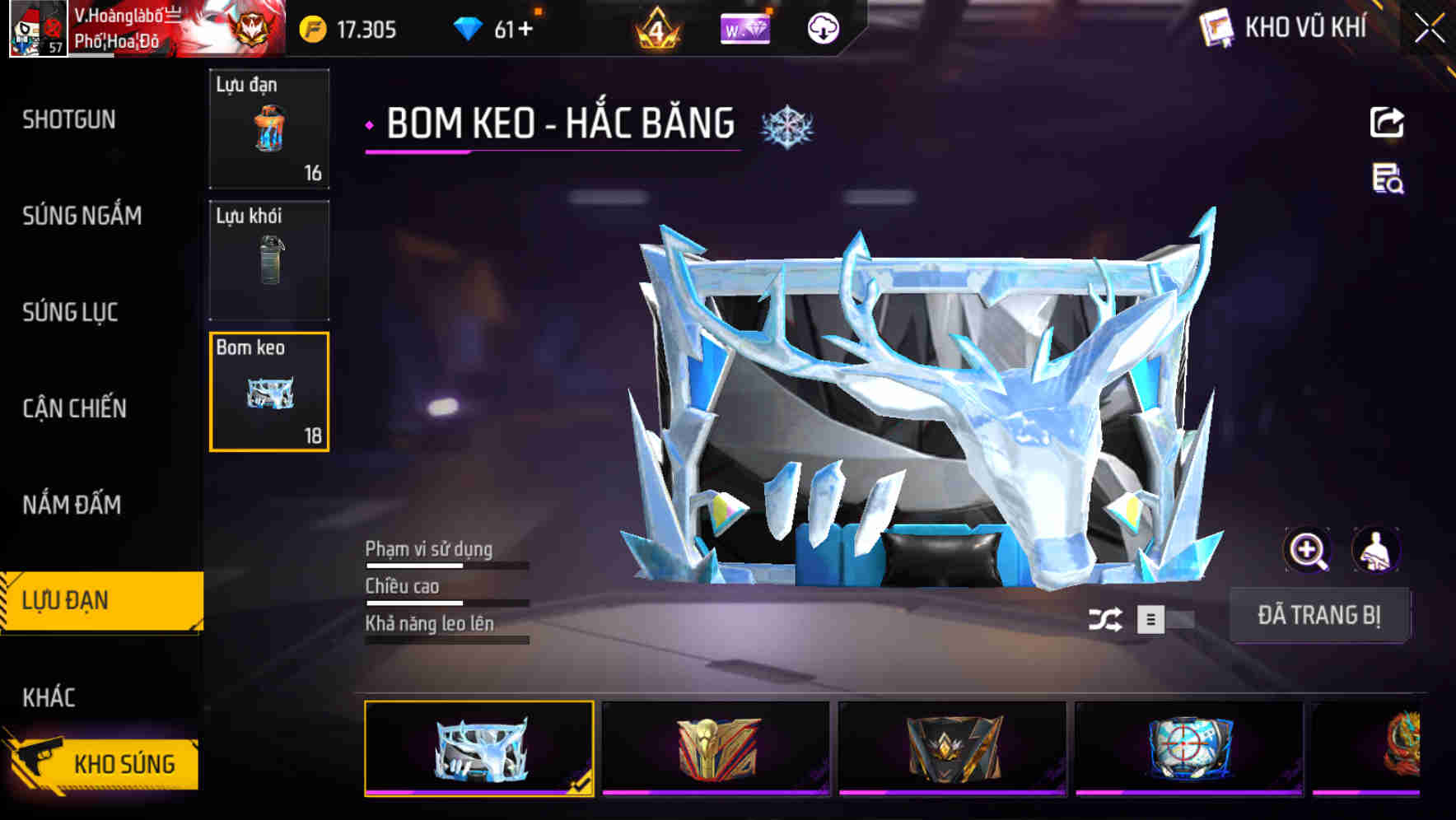Open the weekly membership diamond icon
The height and width of the screenshot is (820, 1456).
point(746,28)
